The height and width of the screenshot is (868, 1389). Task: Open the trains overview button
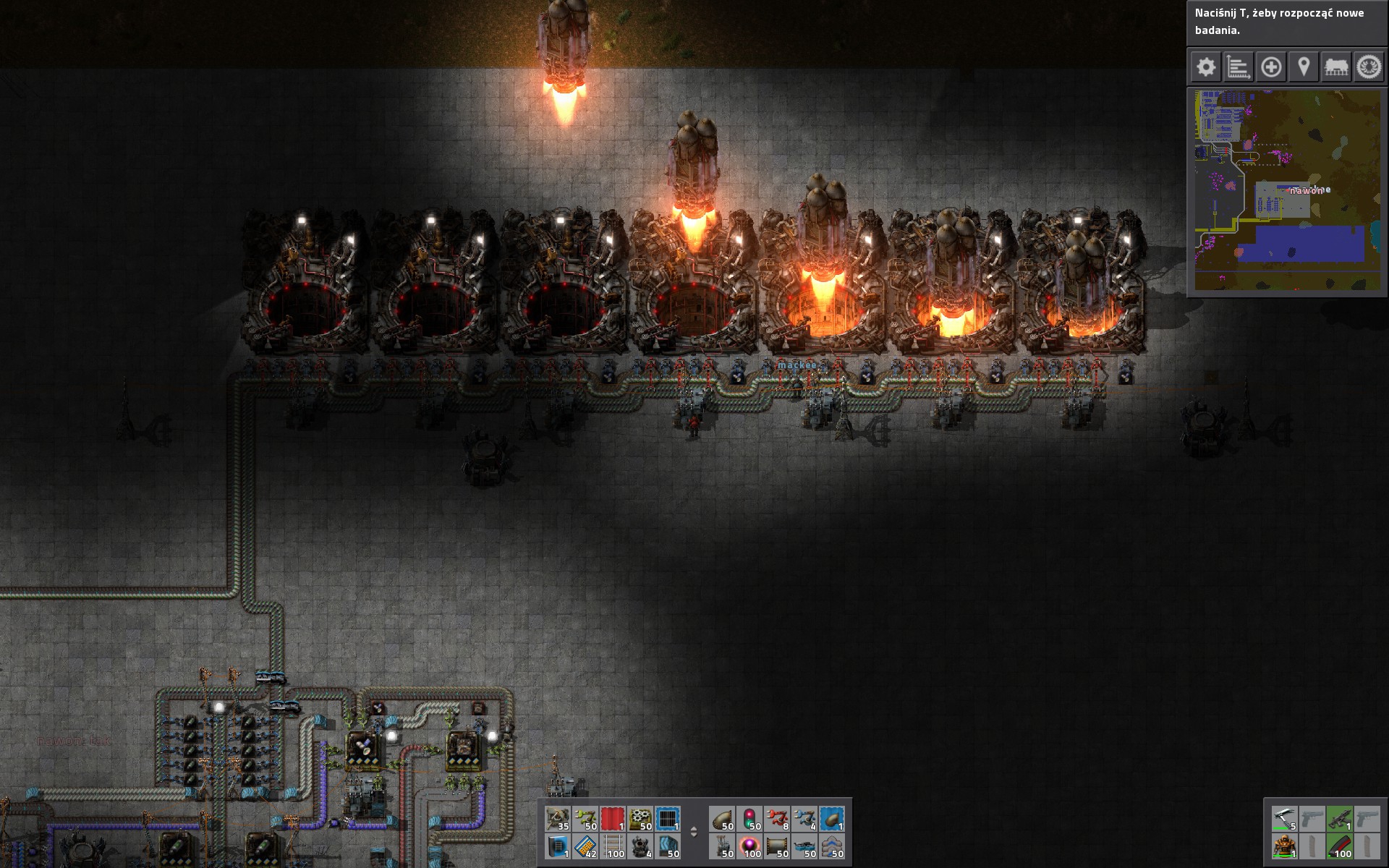1336,68
